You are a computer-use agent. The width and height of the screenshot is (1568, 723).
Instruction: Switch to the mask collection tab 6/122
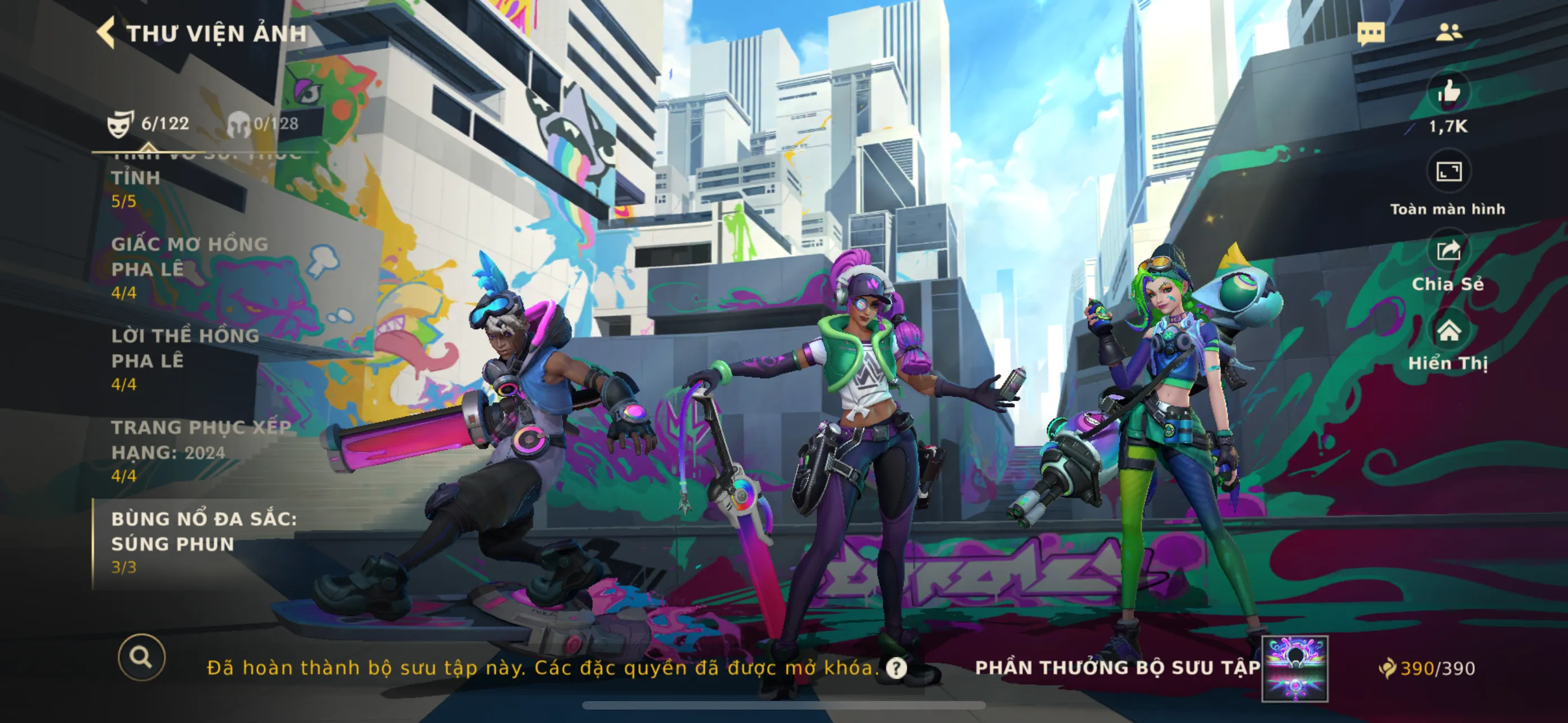[149, 123]
